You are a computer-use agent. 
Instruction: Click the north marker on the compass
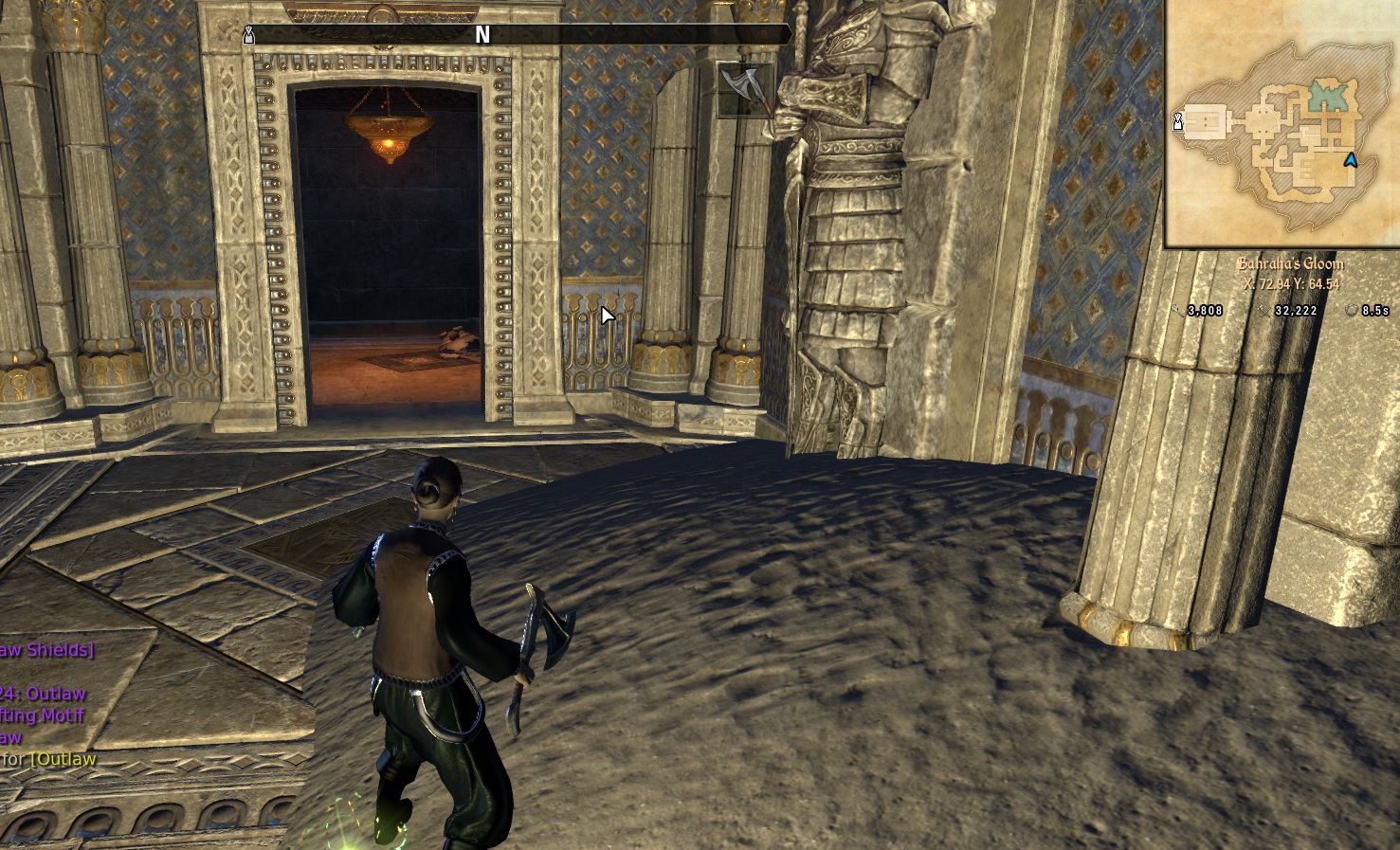coord(482,35)
